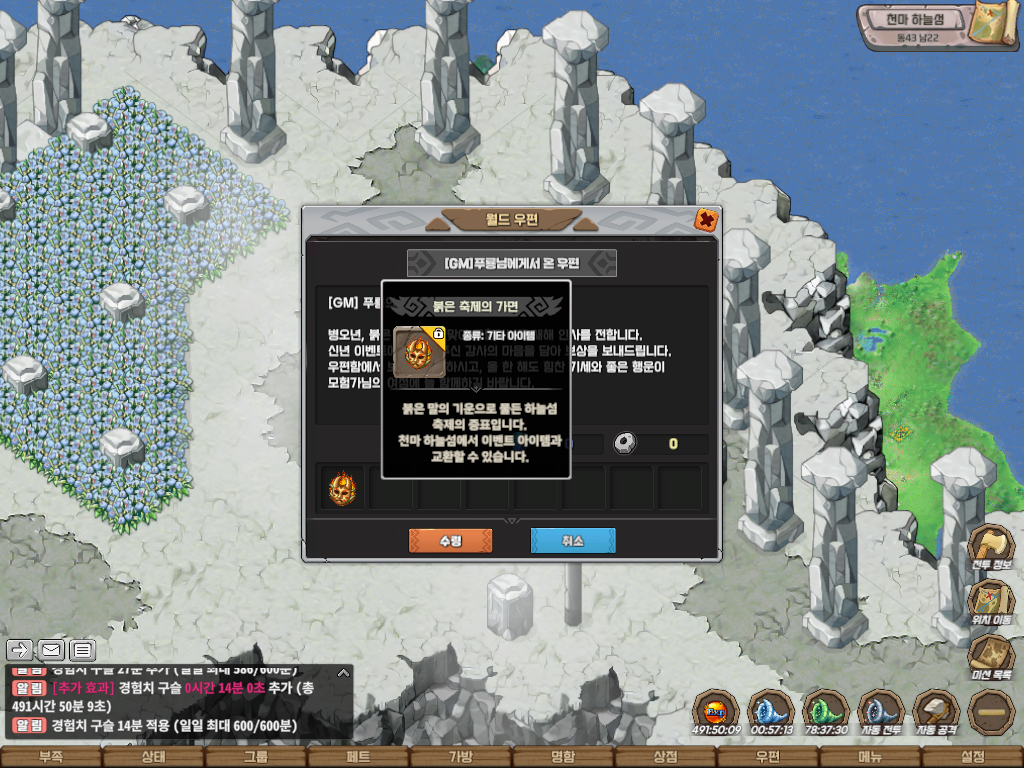Open the 부족 tribe menu
1024x768 pixels.
coord(50,757)
